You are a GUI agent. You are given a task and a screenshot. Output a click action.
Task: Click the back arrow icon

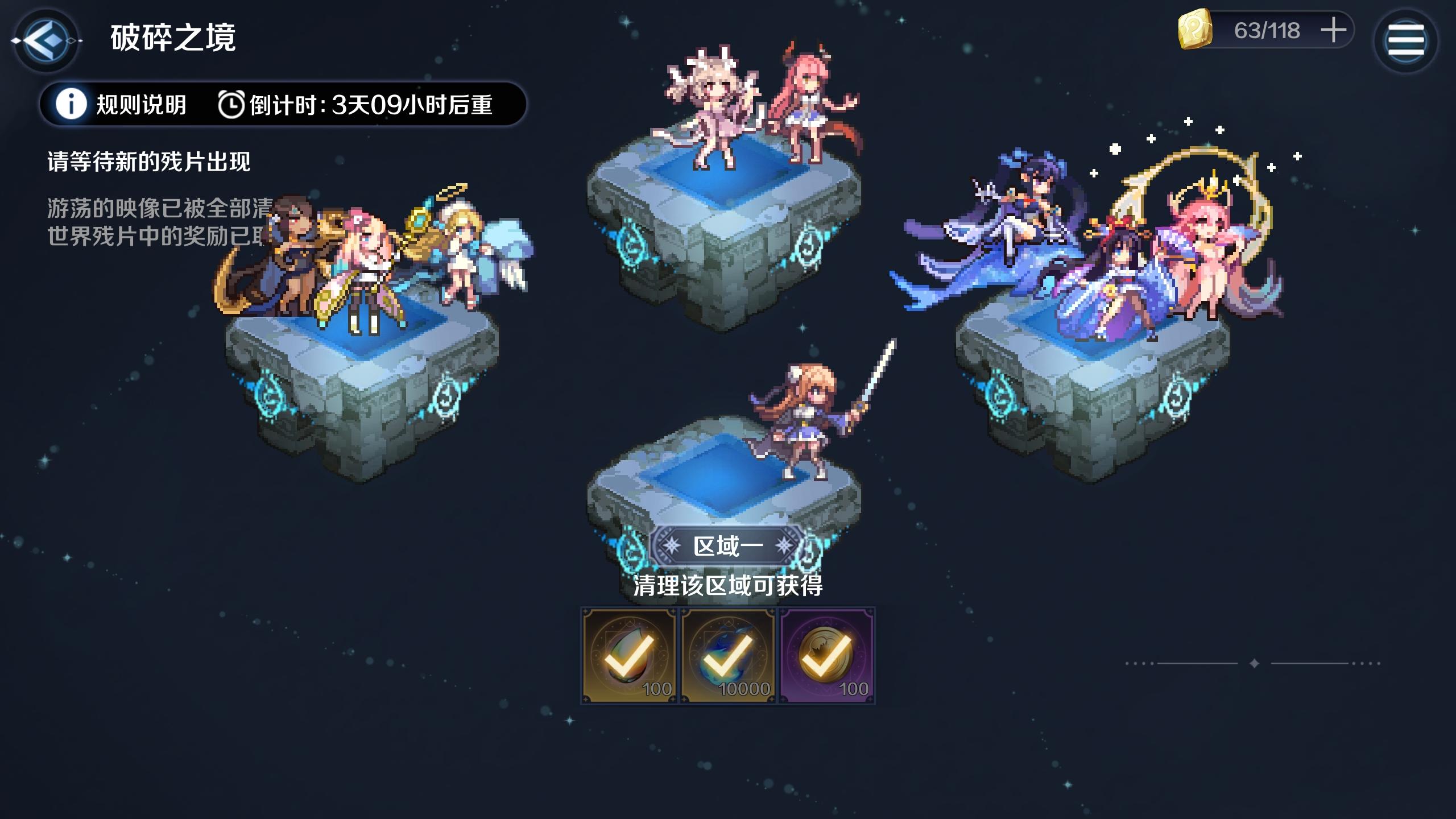(47, 40)
